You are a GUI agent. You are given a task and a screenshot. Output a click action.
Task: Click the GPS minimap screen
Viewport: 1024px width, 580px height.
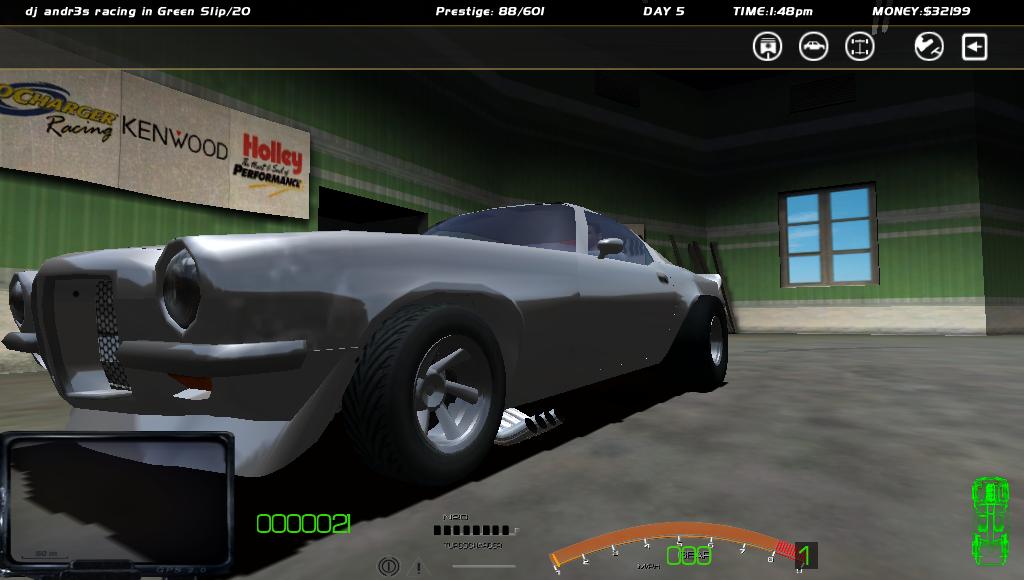click(x=118, y=502)
